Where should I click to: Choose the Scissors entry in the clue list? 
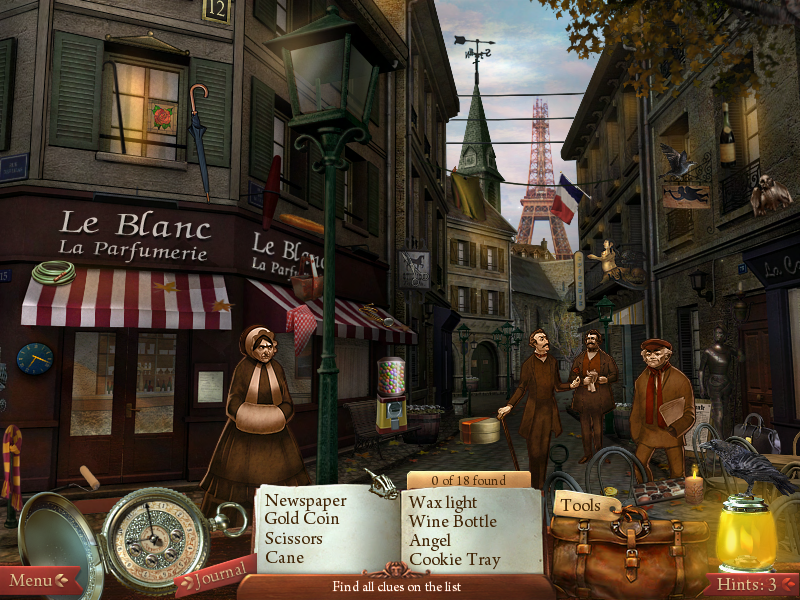point(294,538)
